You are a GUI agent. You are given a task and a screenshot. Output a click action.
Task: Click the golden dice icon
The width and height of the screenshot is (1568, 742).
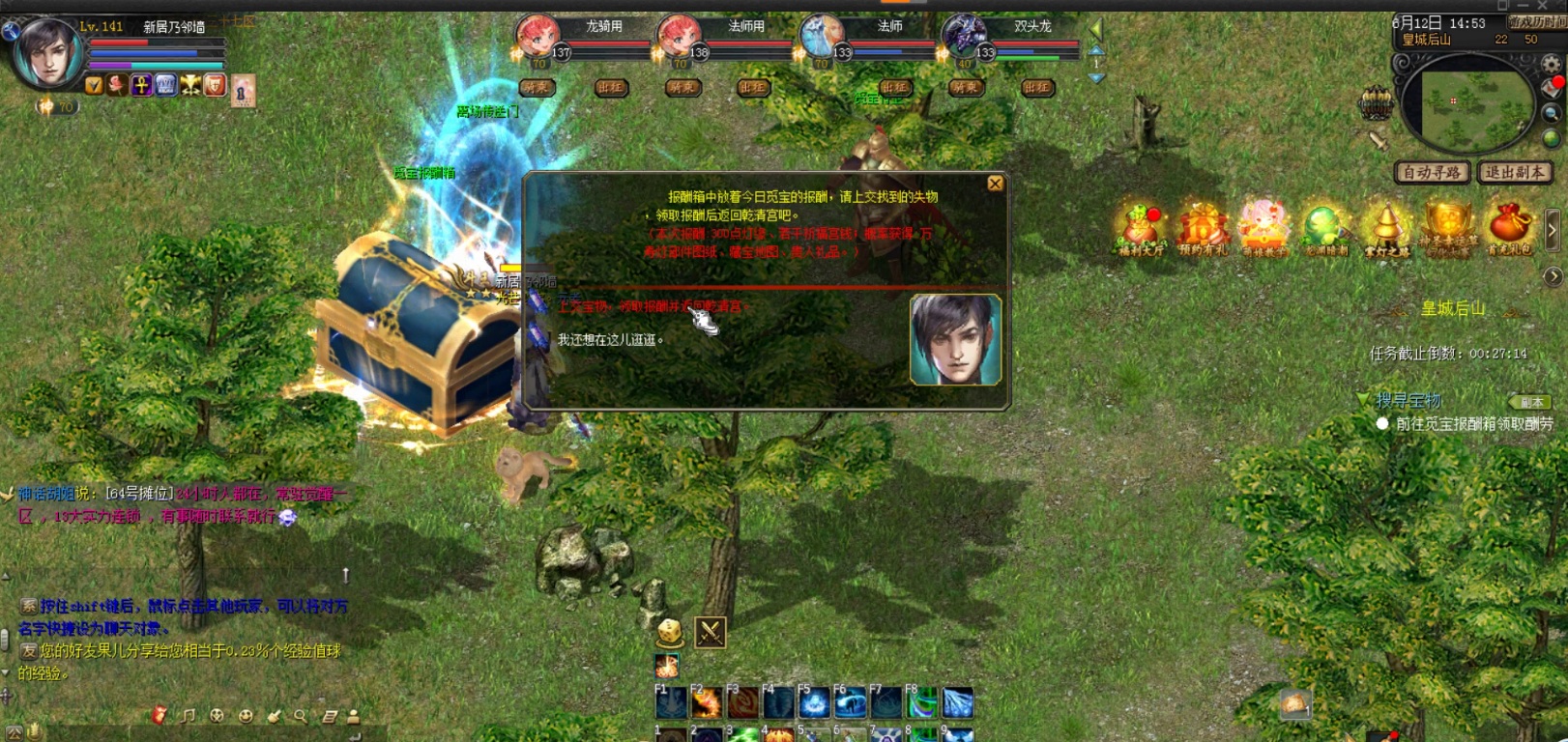click(670, 633)
